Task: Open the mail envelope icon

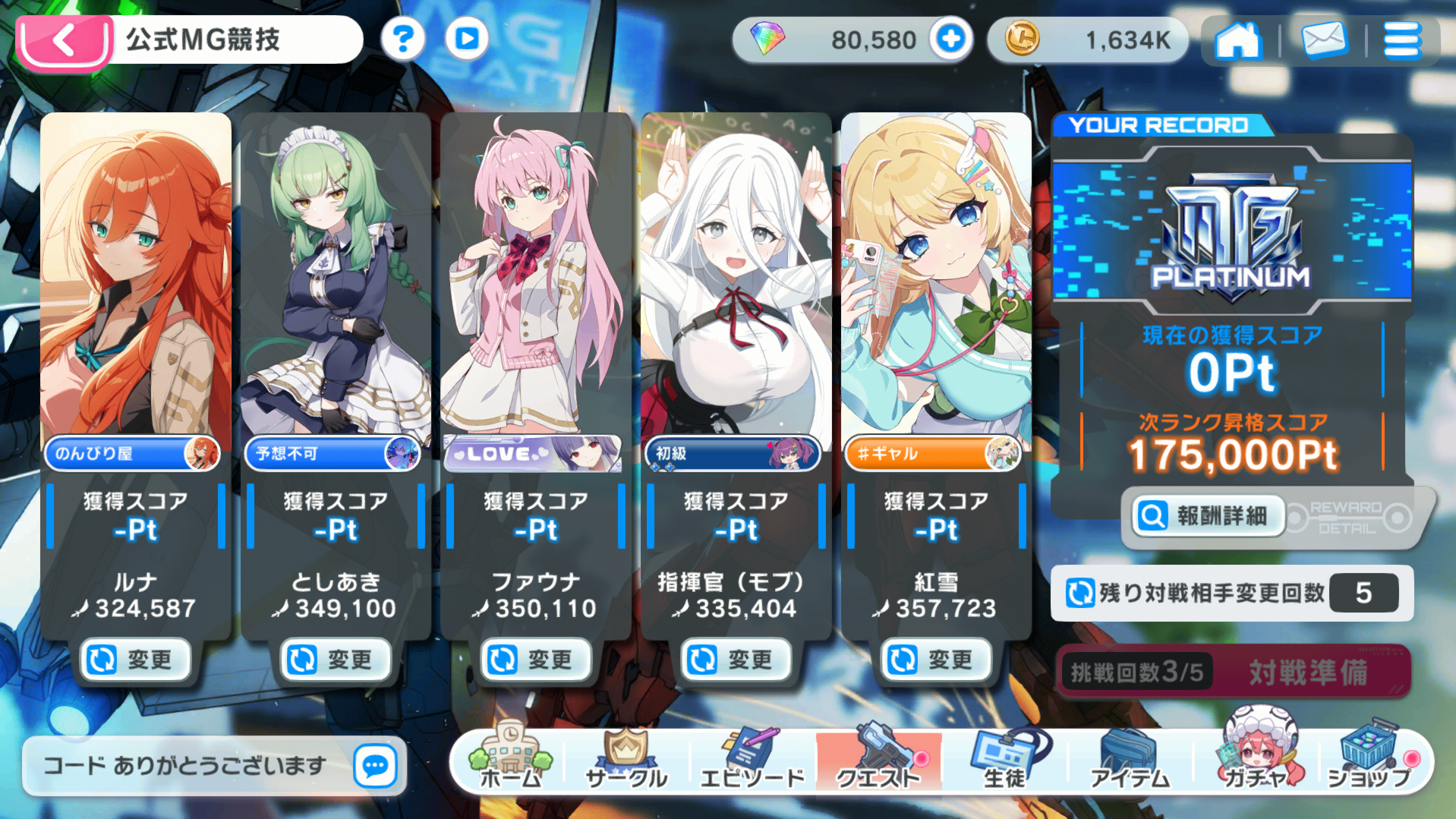Action: 1323,40
